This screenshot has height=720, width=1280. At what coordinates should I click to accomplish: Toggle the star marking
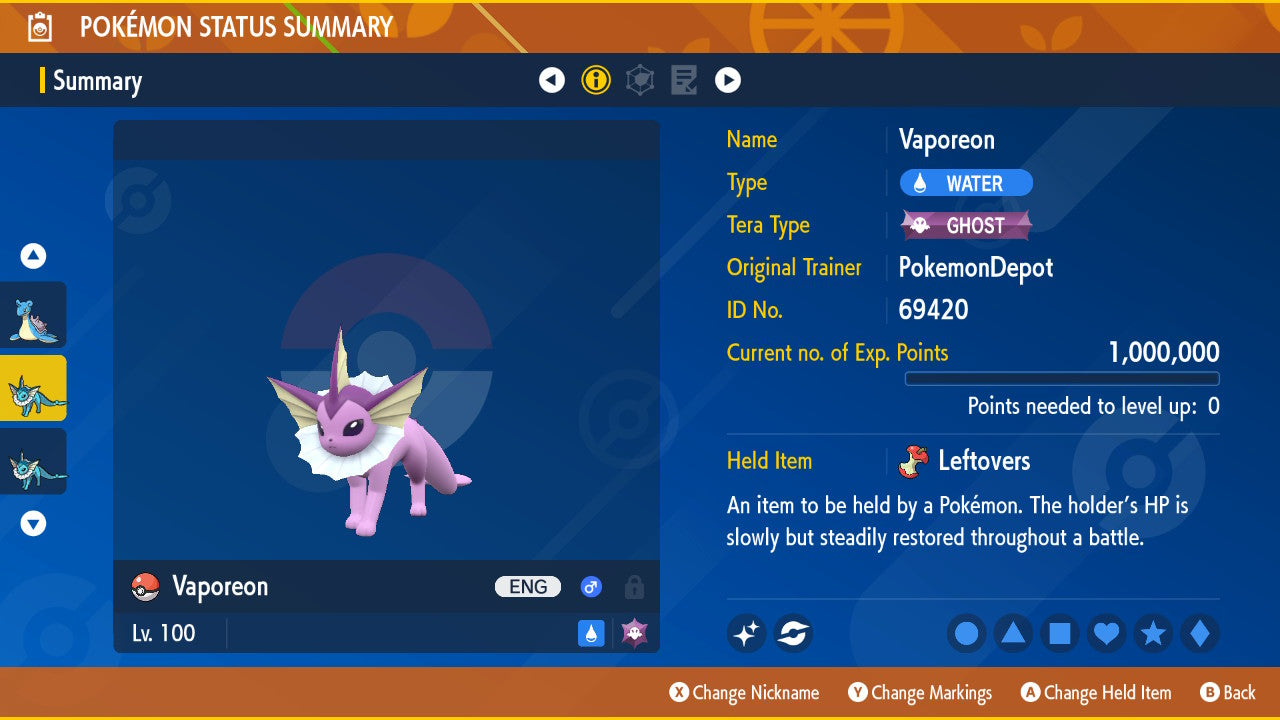point(1153,633)
